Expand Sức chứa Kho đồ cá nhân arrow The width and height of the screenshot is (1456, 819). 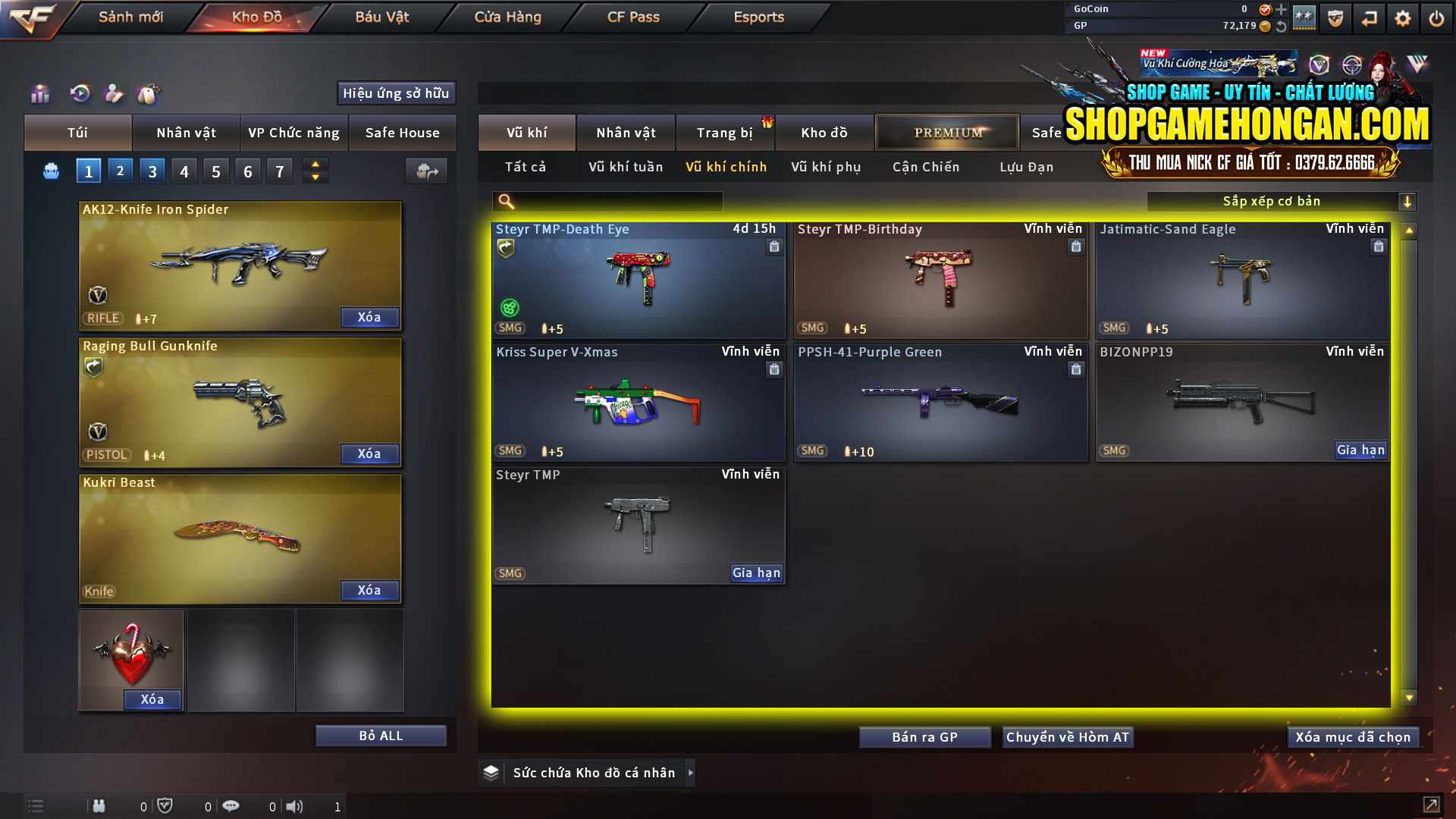click(691, 773)
